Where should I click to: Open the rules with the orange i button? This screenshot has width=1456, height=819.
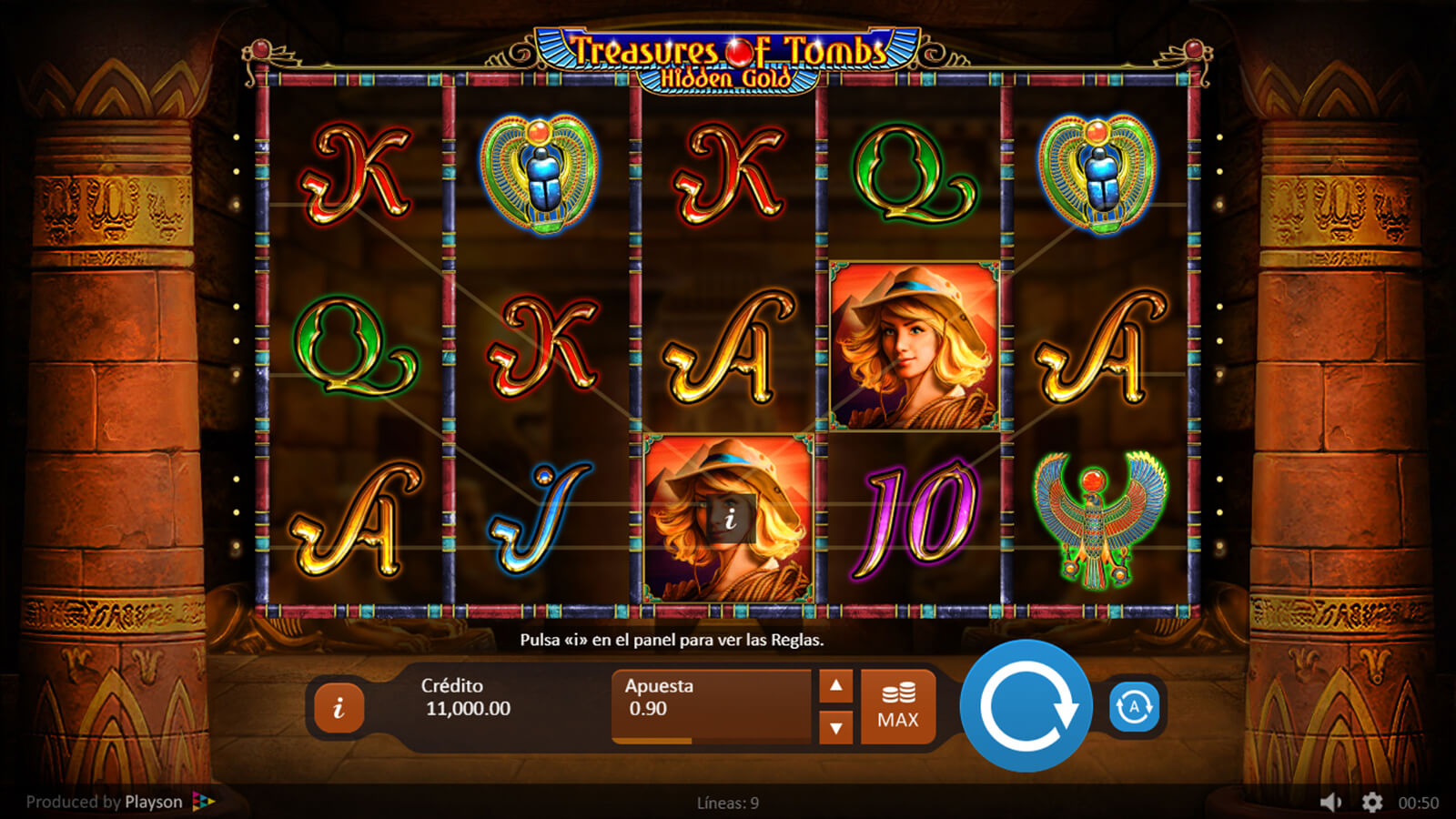[x=339, y=707]
